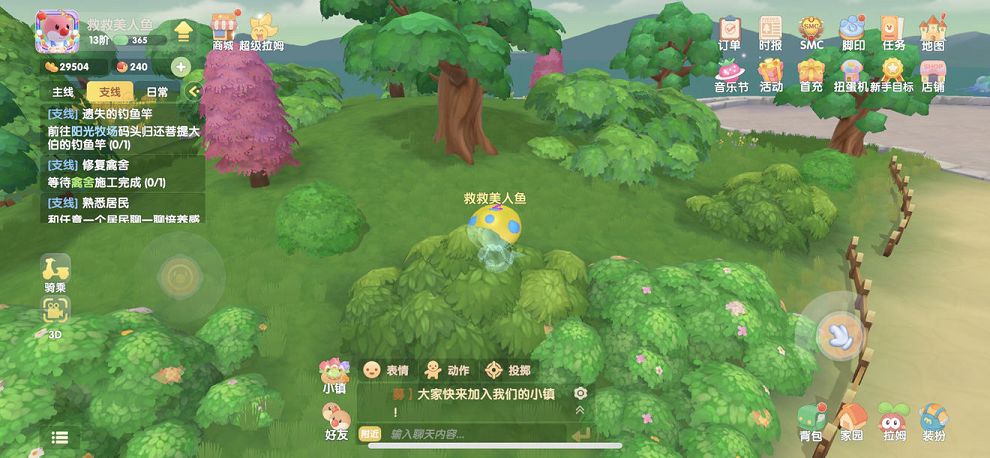The height and width of the screenshot is (458, 990).
Task: Open the 扭蛋机 gacha machine
Action: (851, 72)
